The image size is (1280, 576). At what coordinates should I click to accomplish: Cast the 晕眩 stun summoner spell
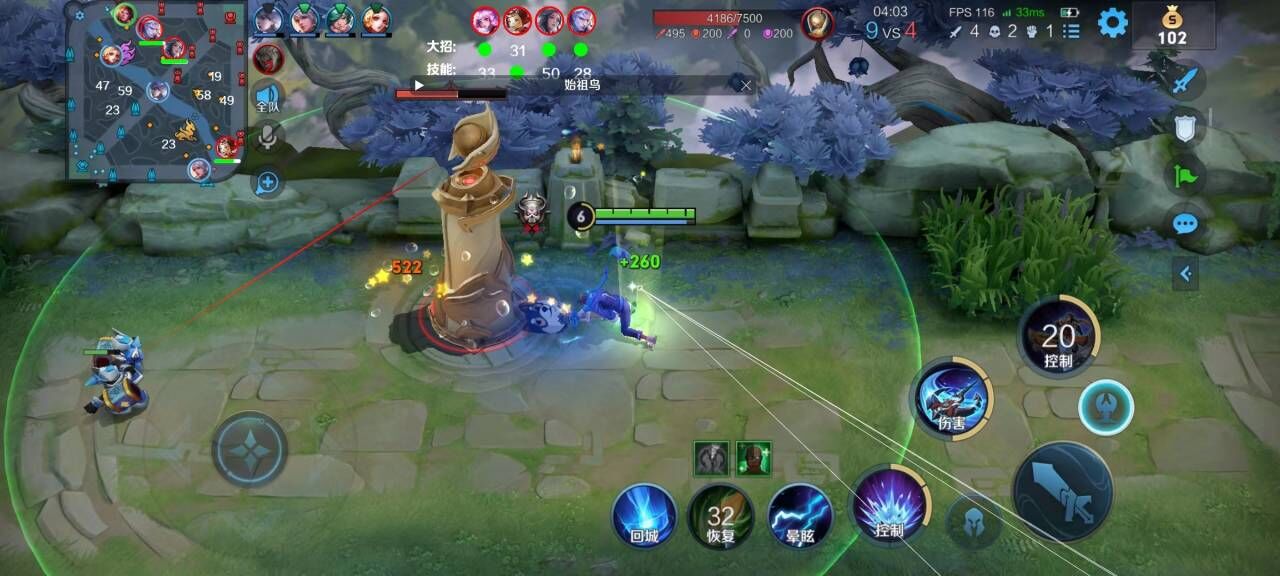pyautogui.click(x=800, y=516)
